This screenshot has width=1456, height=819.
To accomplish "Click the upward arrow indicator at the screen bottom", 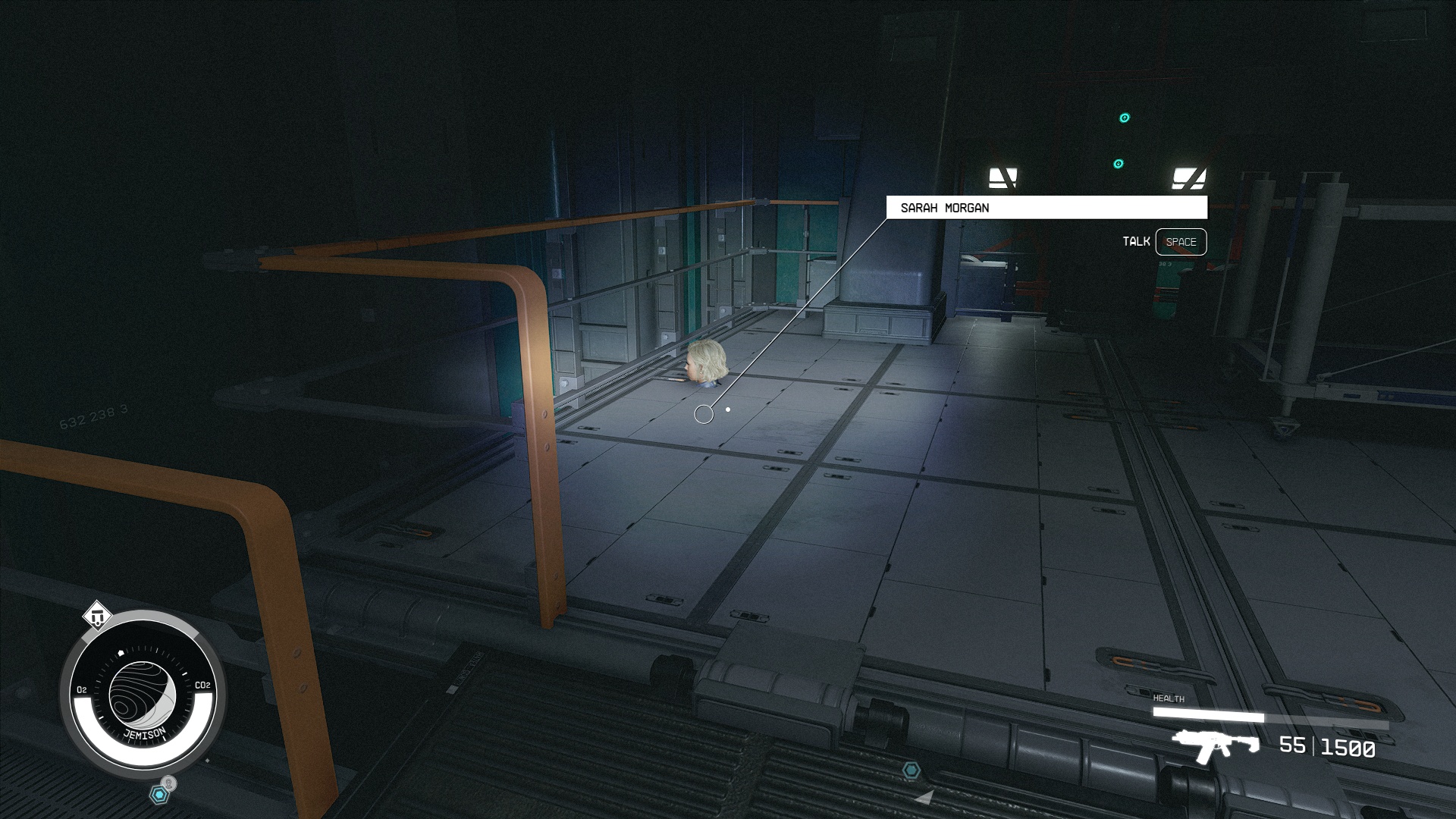I will [x=925, y=798].
